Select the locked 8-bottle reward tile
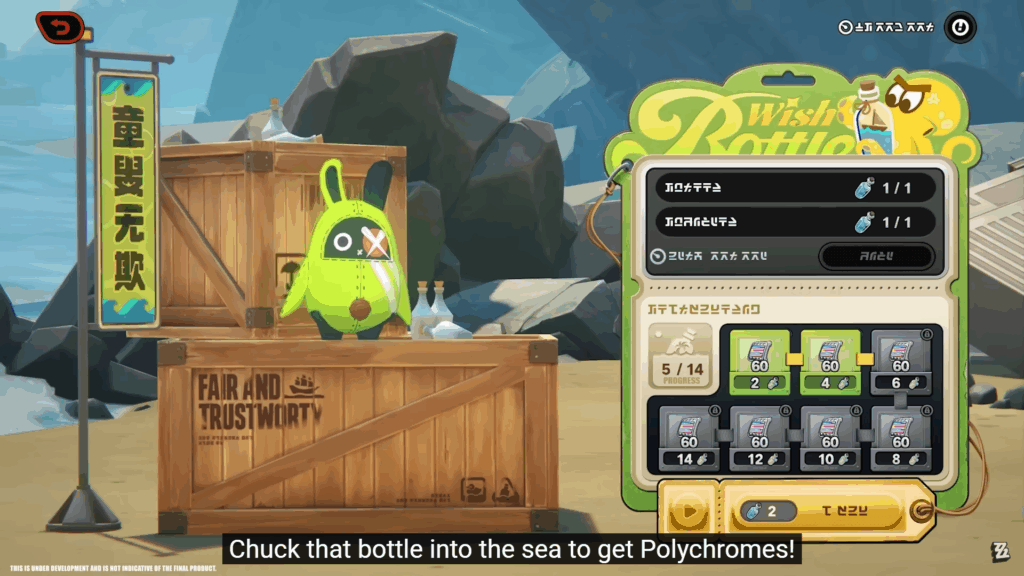Screen dimensions: 1024x576 point(900,437)
